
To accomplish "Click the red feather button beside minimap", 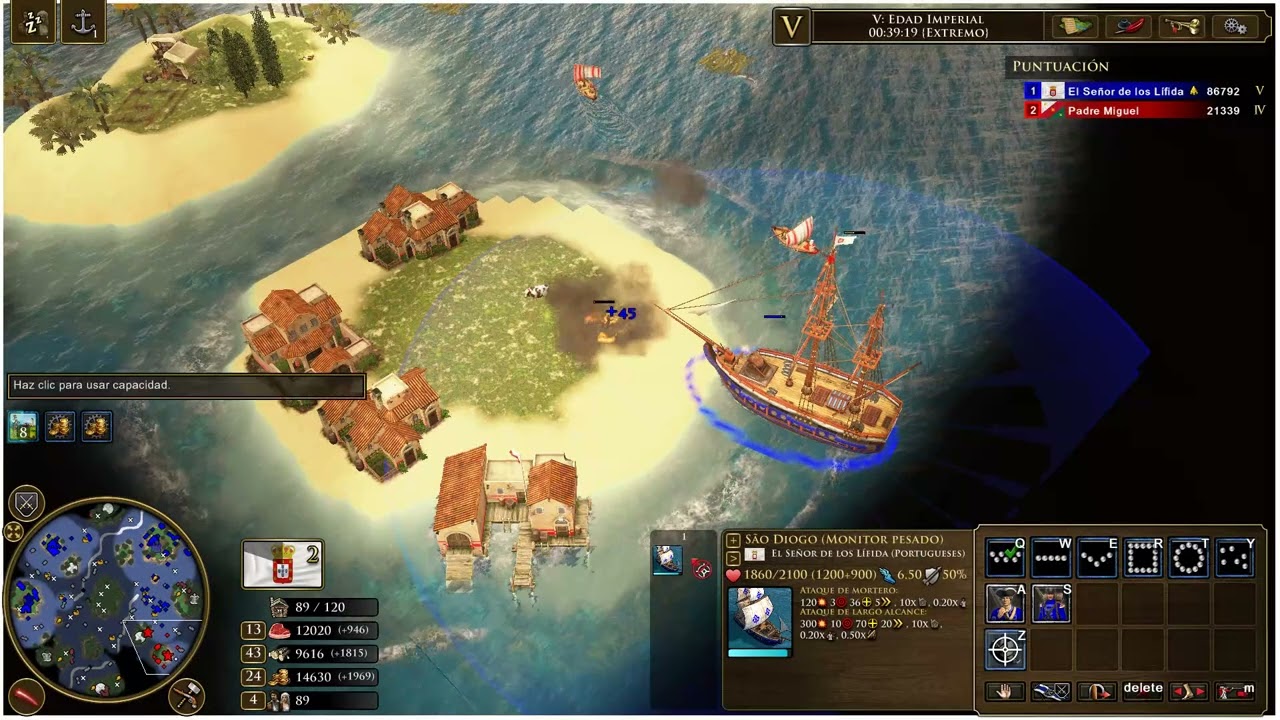I will click(25, 694).
